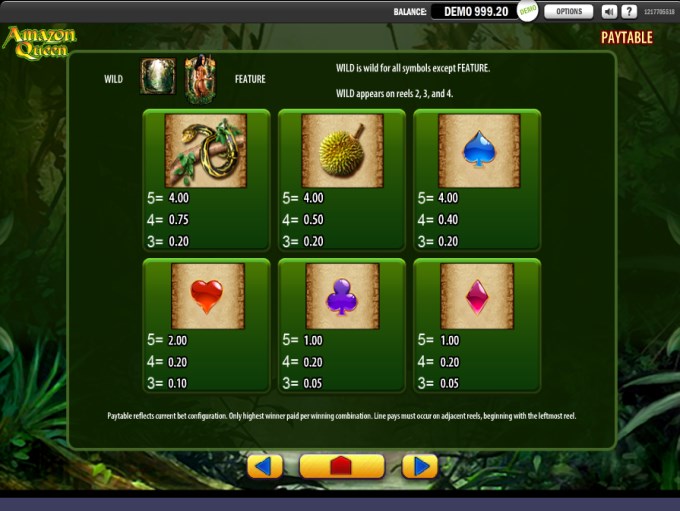Image resolution: width=680 pixels, height=511 pixels.
Task: Advance to the next paytable page
Action: 420,467
